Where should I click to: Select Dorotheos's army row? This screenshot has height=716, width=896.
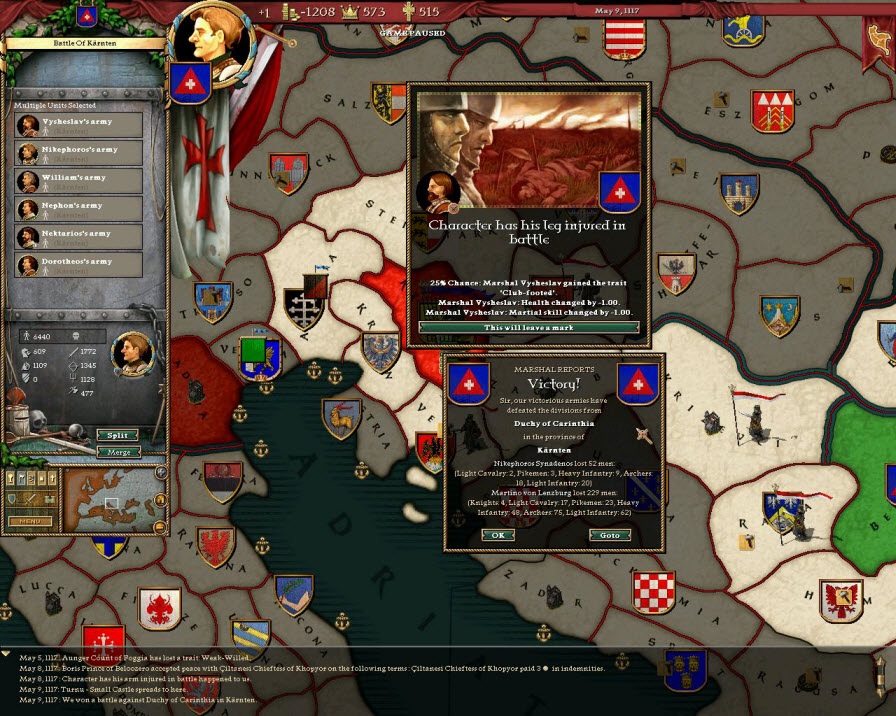pos(79,266)
